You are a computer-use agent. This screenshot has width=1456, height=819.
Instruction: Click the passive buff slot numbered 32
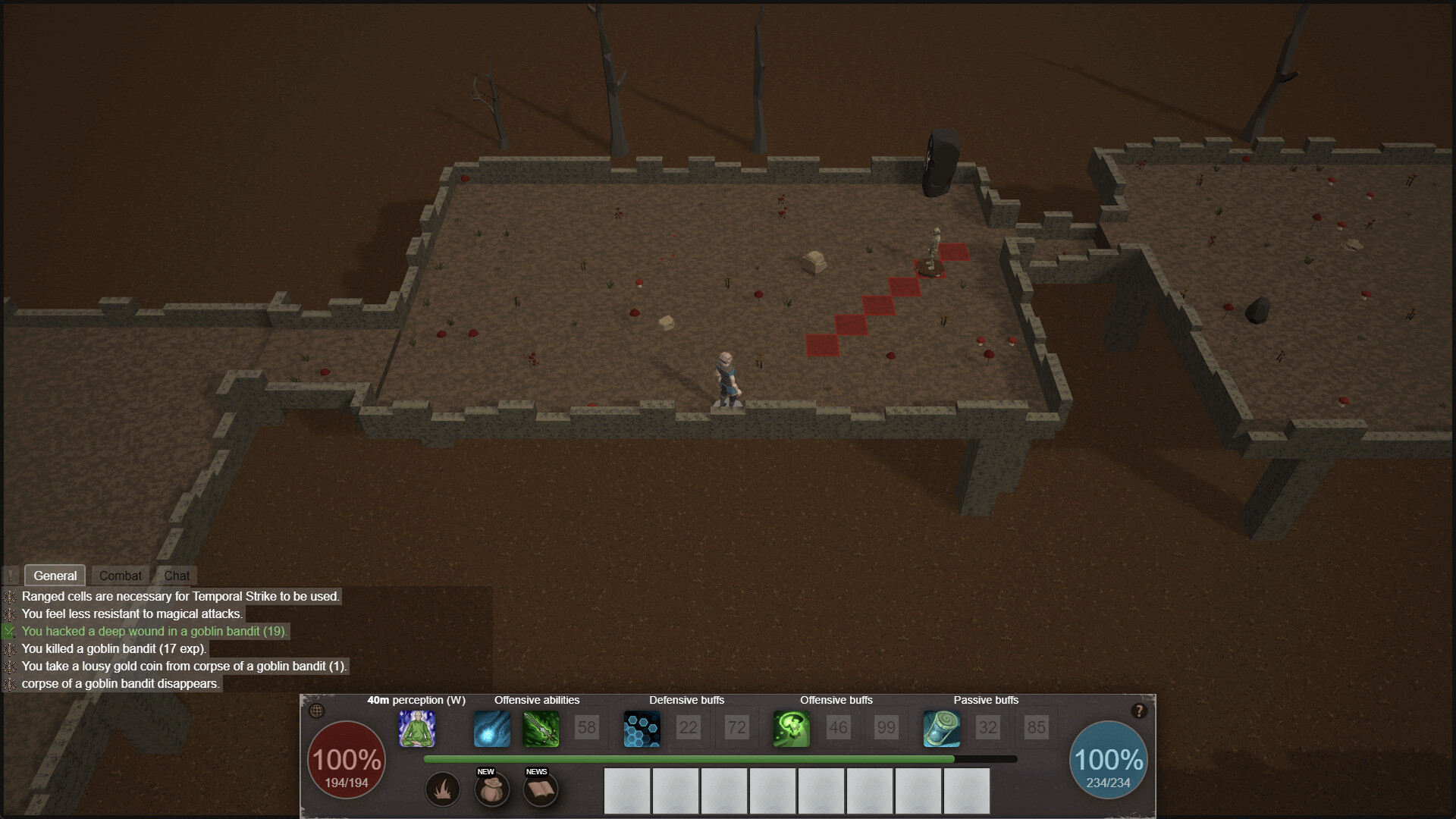[988, 729]
